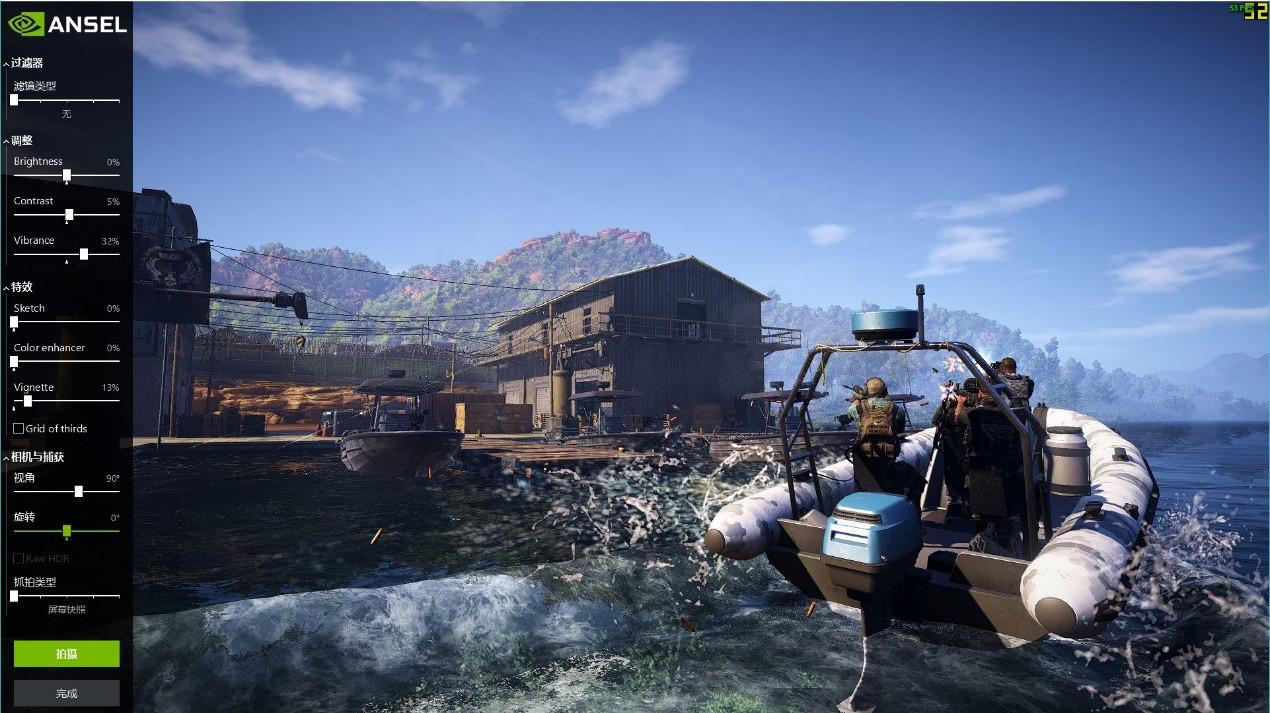Change the 滤镜类型 filter type slider
This screenshot has width=1270, height=713.
coord(14,100)
